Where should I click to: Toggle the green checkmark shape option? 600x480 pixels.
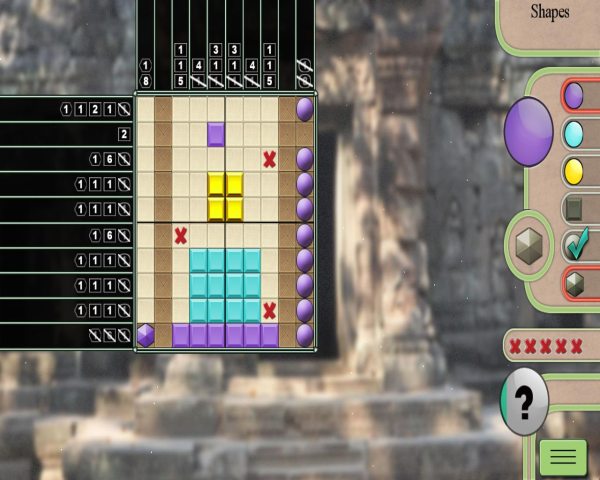pyautogui.click(x=574, y=245)
